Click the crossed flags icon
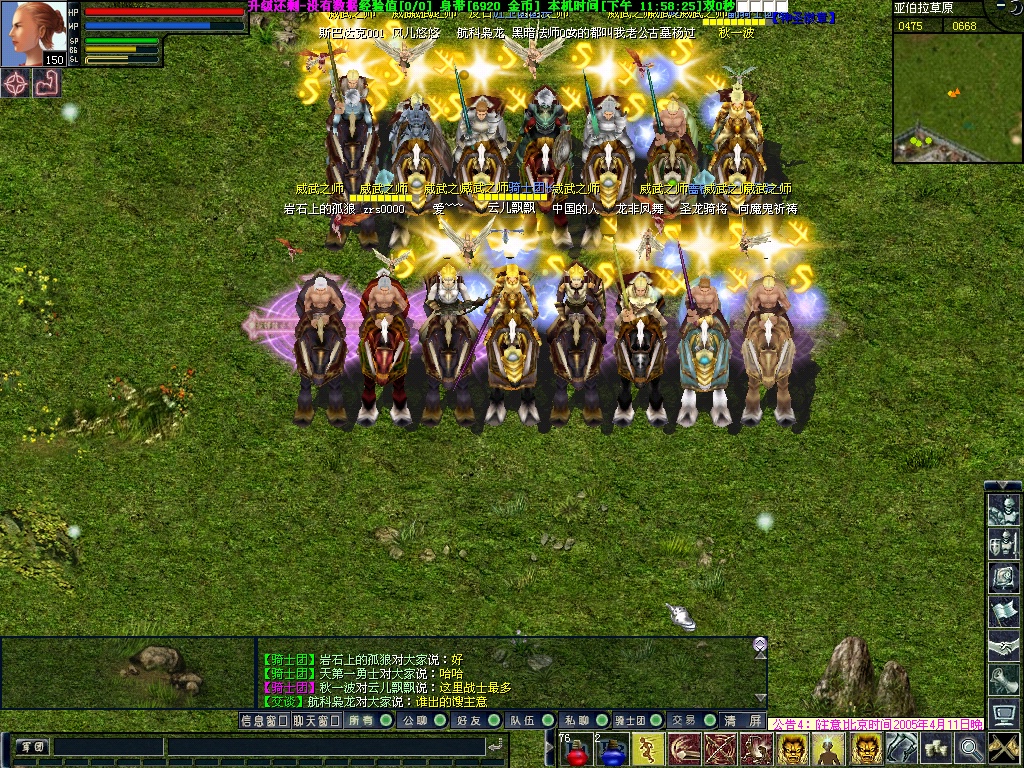The image size is (1024, 768). (1004, 748)
